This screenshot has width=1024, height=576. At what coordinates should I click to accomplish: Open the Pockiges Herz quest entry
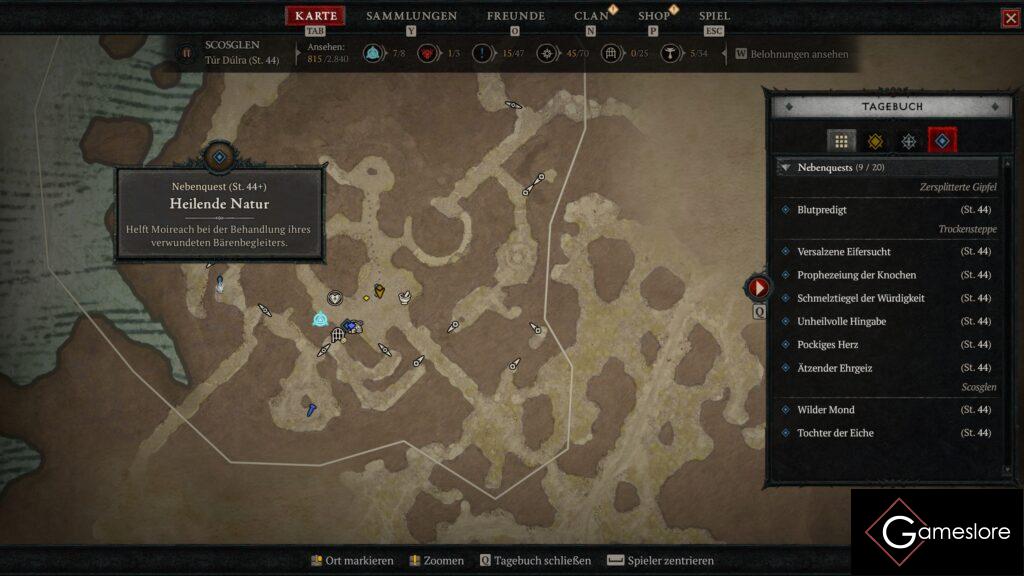pyautogui.click(x=827, y=345)
